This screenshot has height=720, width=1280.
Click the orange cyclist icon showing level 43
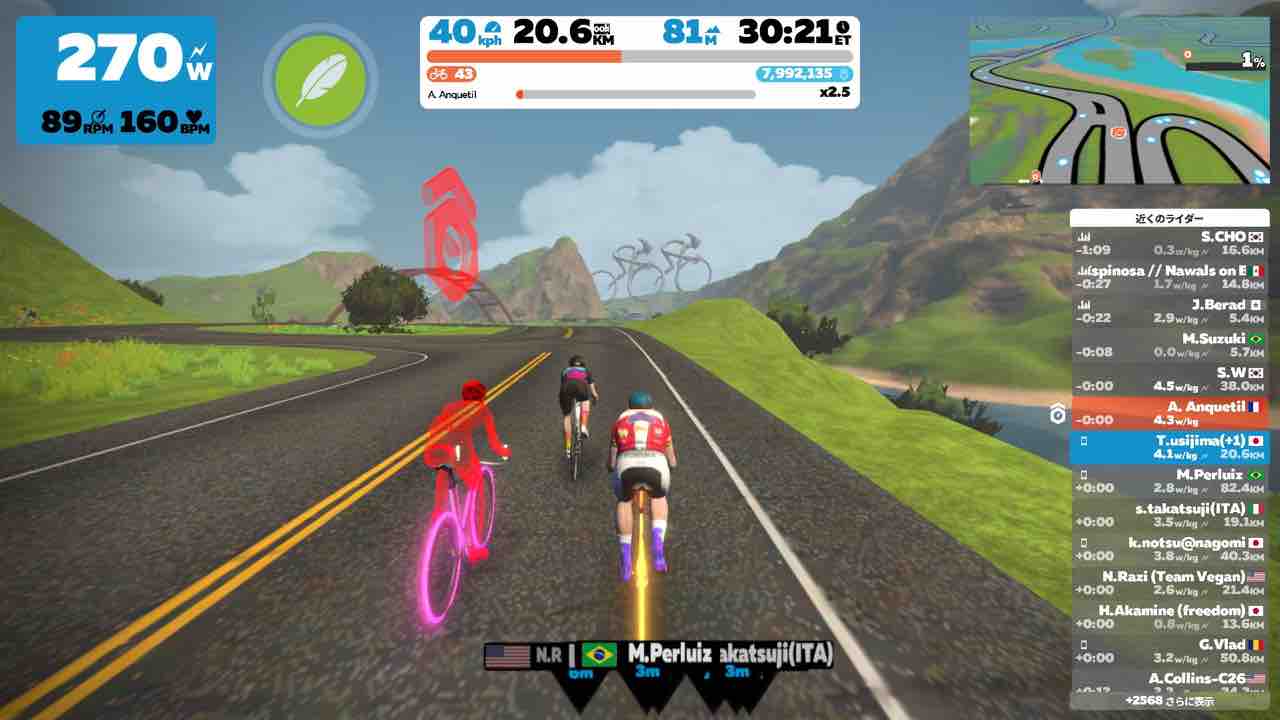(x=441, y=74)
